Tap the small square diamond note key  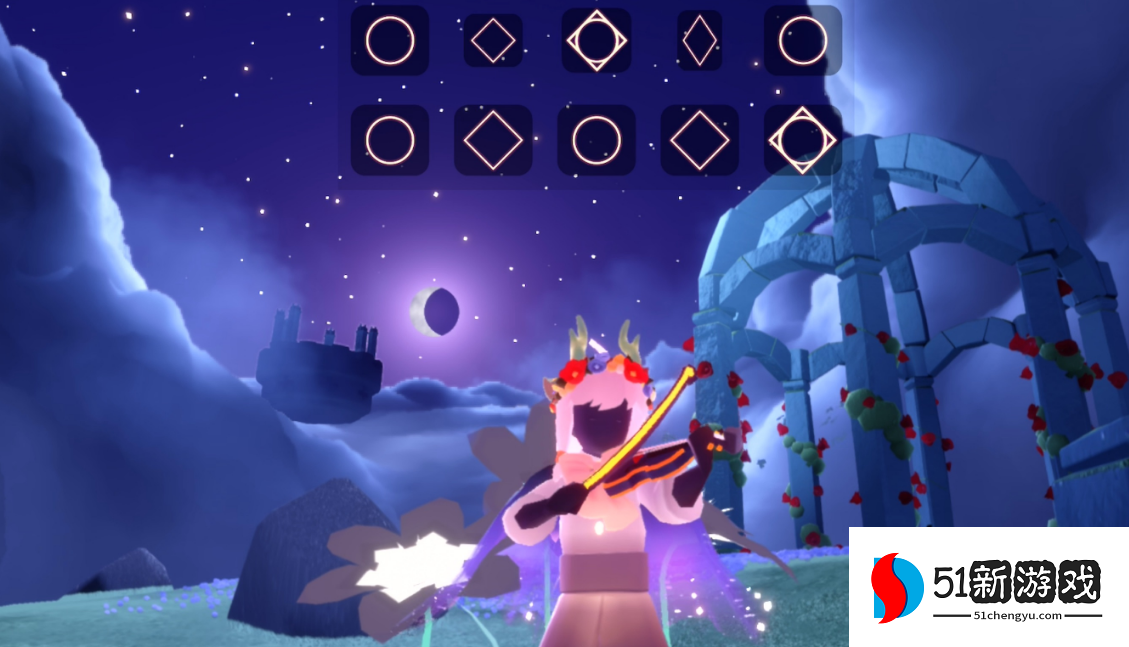click(493, 41)
